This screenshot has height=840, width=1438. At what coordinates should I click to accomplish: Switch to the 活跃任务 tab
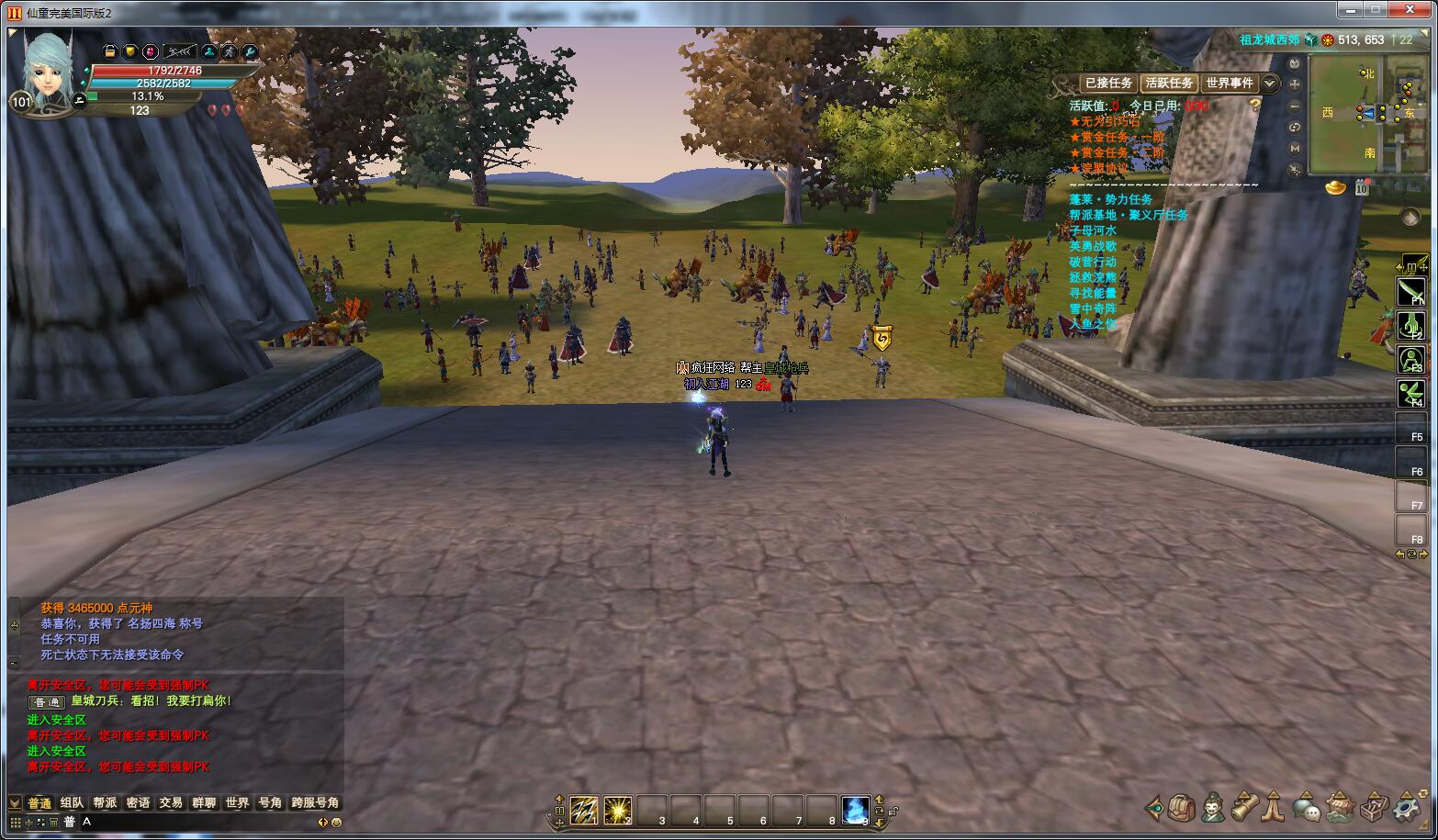[1169, 84]
